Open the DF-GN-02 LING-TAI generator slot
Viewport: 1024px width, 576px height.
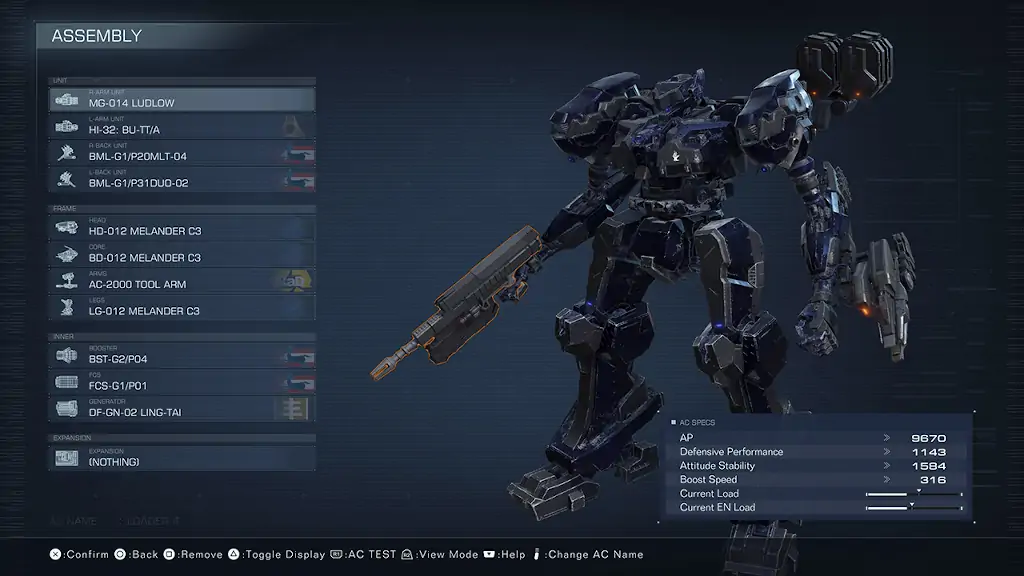(182, 410)
